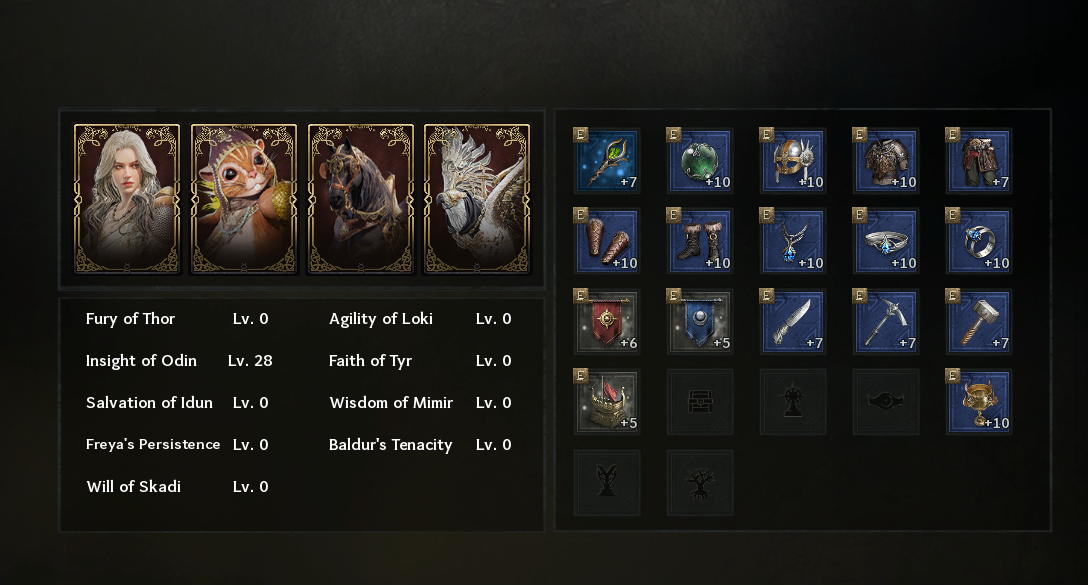Select the leather bracers slot
1088x585 pixels.
(607, 241)
